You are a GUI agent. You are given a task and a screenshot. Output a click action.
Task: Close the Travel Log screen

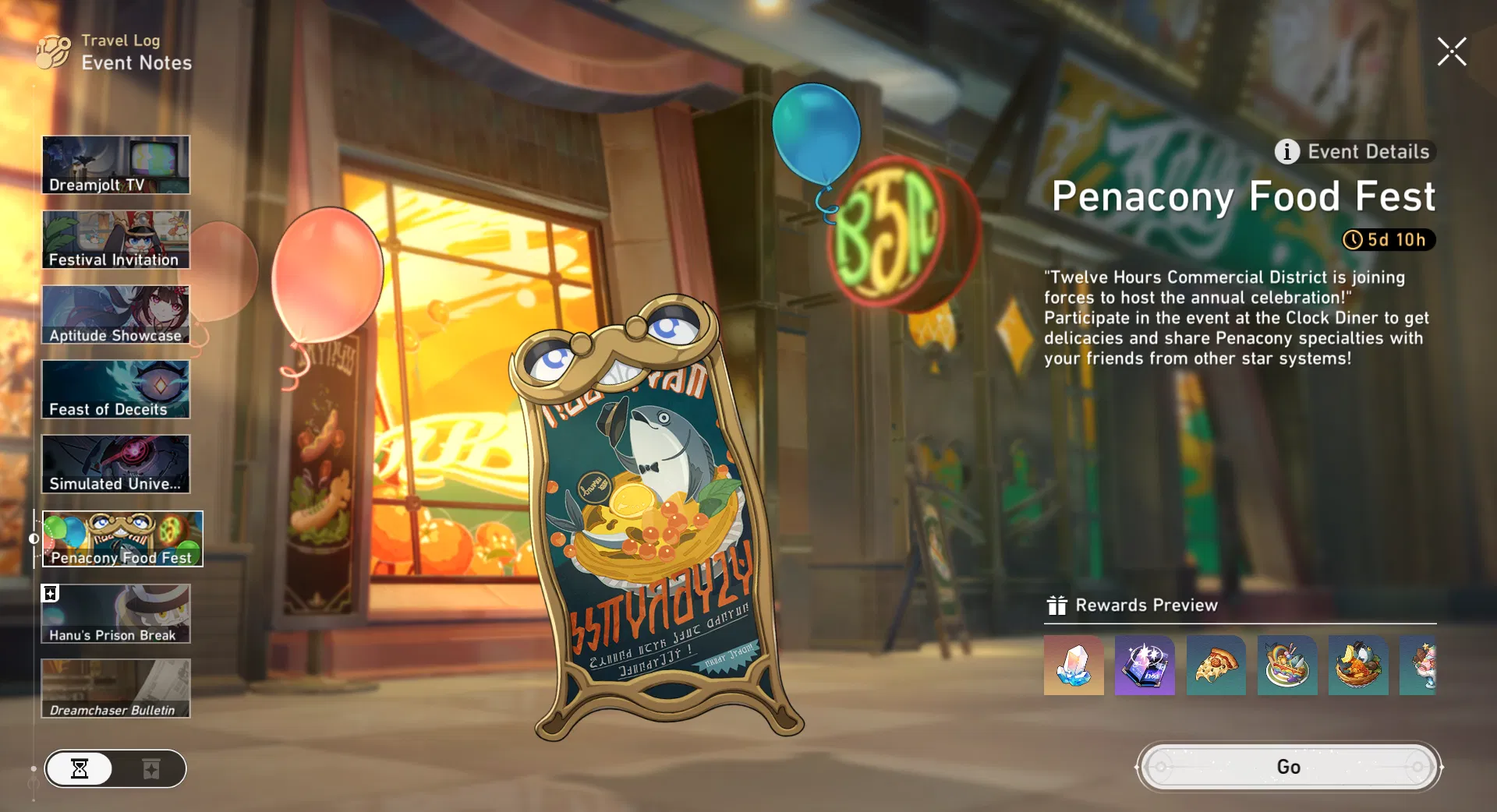[1452, 52]
